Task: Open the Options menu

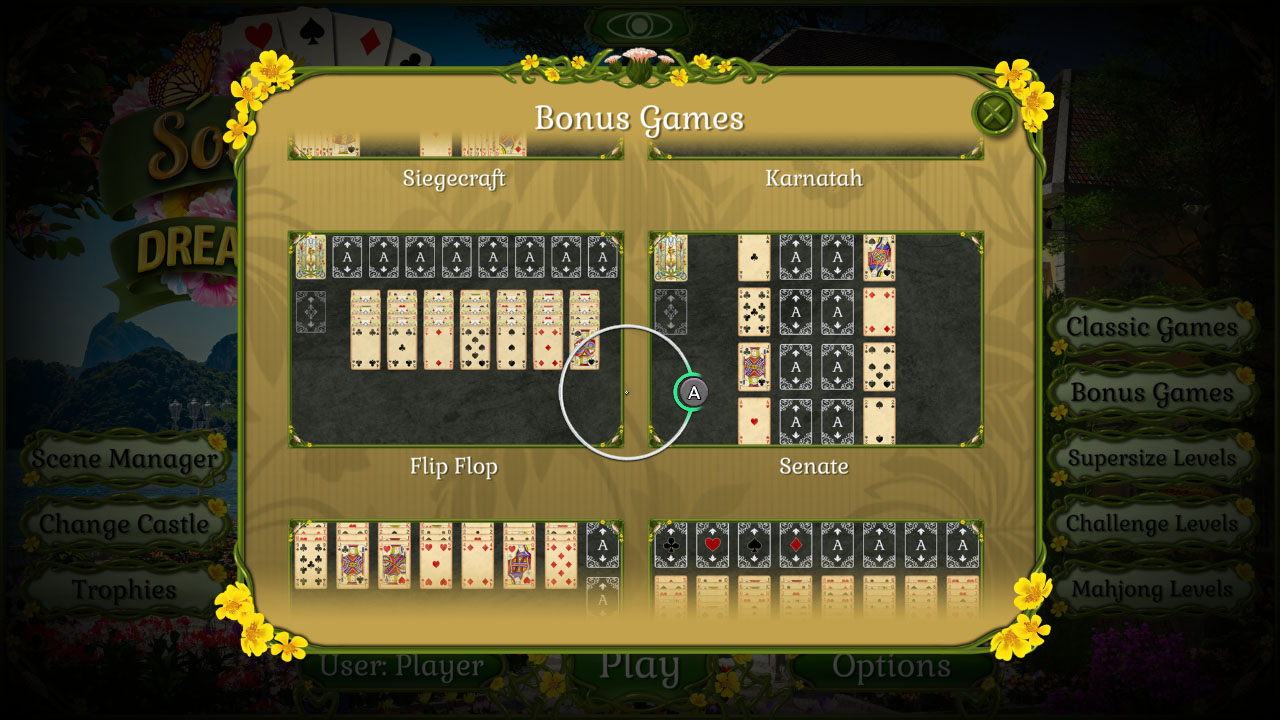Action: pos(893,665)
